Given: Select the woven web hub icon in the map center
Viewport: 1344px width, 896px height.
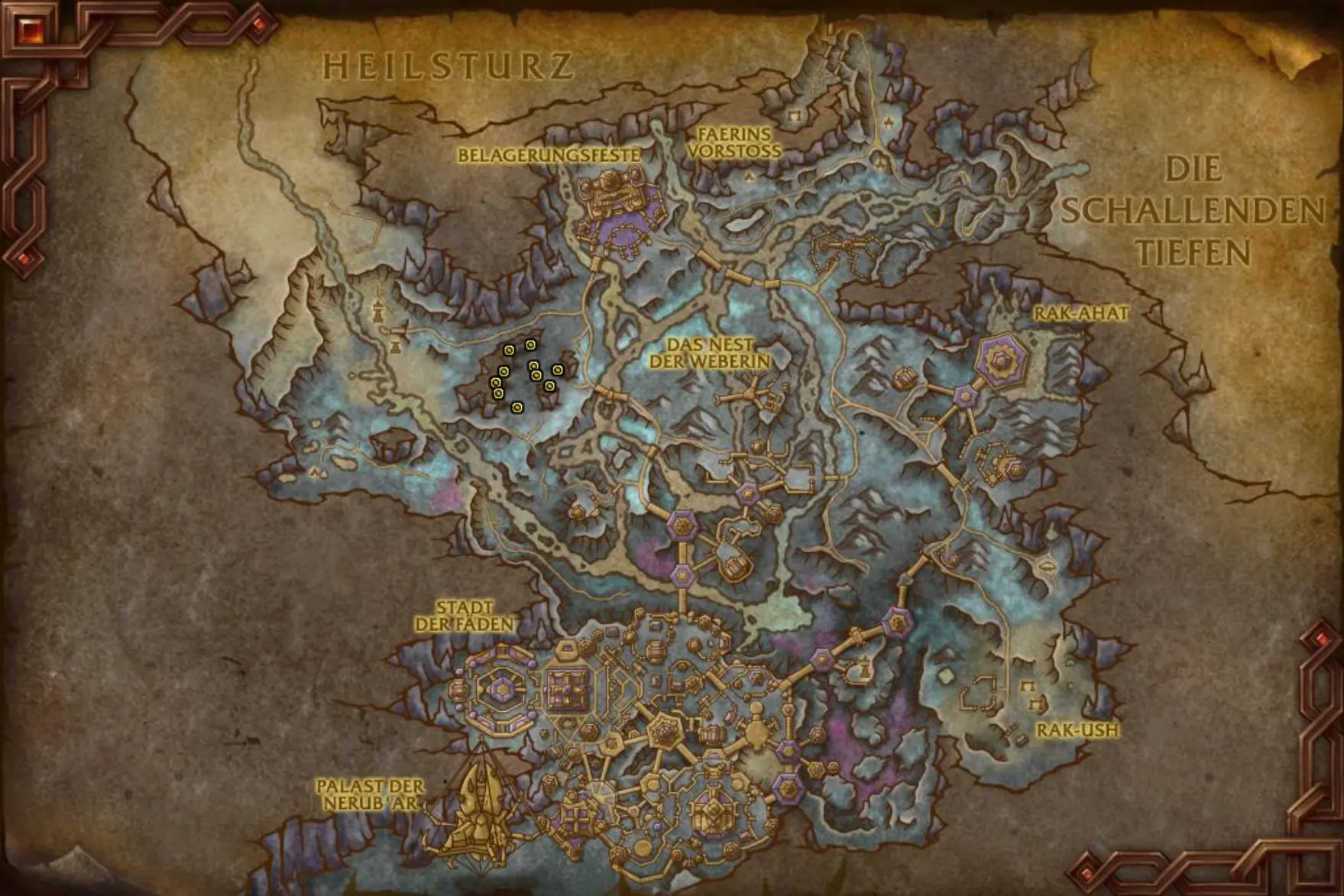Looking at the screenshot, I should pos(682,526).
